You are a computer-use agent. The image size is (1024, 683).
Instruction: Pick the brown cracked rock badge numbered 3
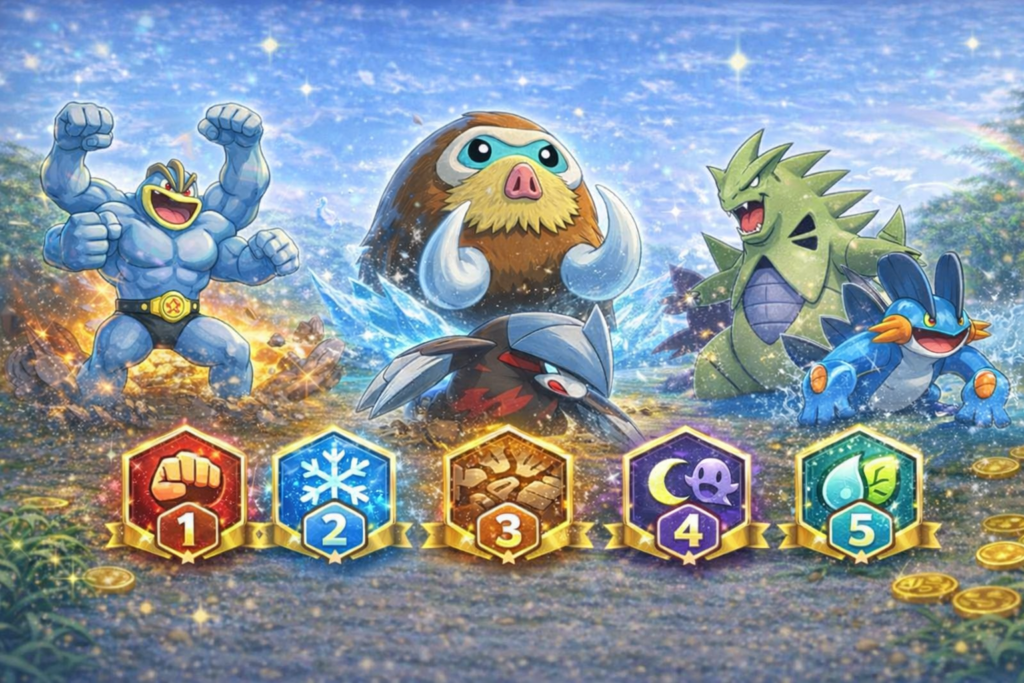coord(508,493)
